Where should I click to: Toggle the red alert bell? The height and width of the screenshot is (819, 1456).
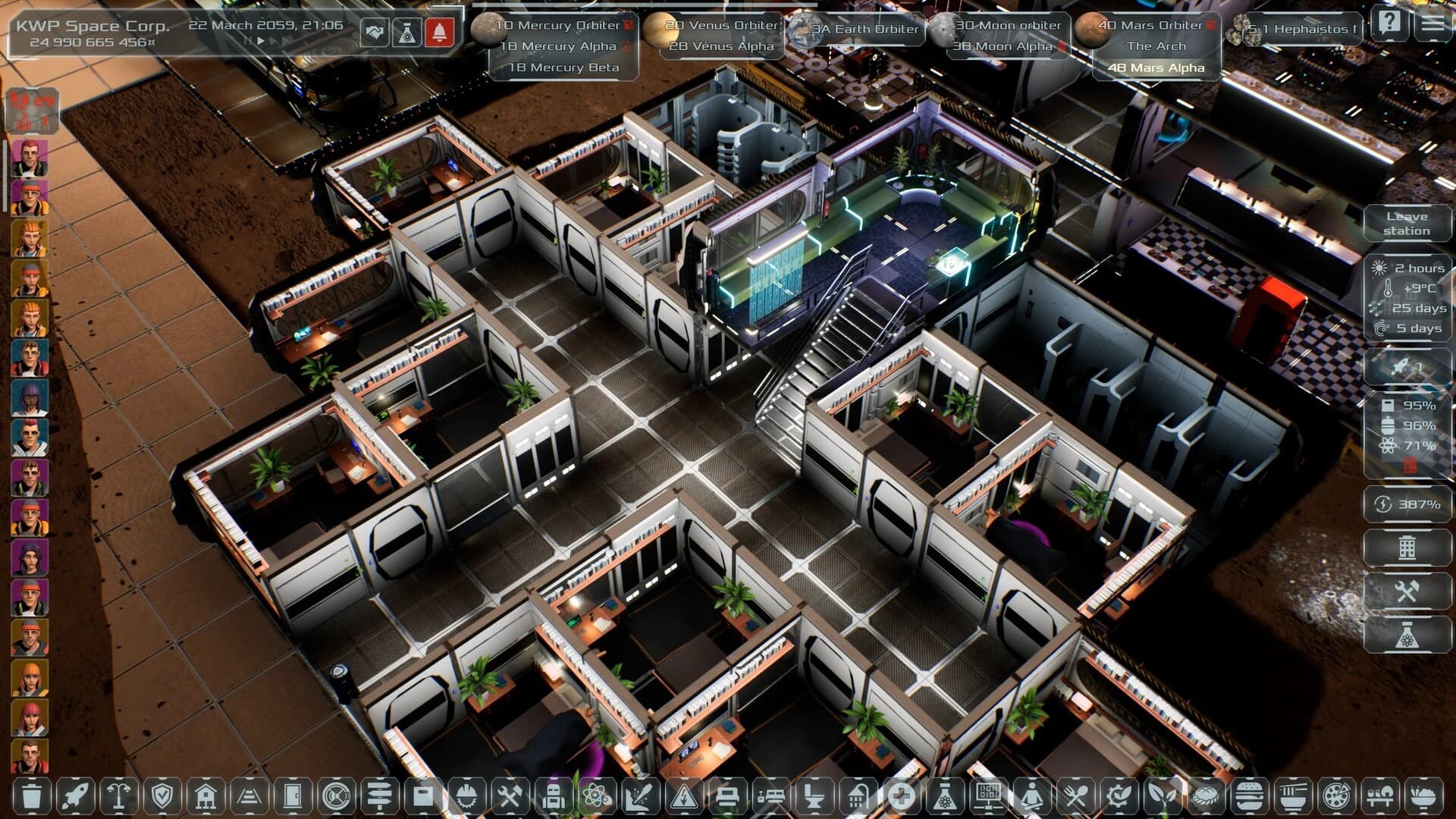point(440,33)
